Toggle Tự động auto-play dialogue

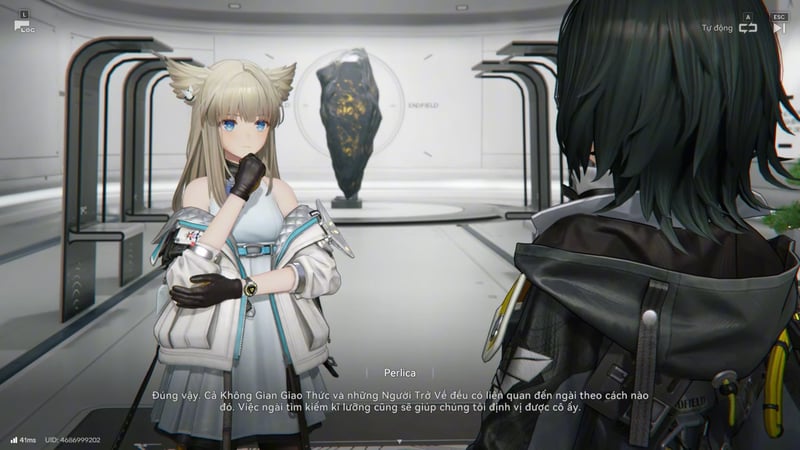coord(747,28)
